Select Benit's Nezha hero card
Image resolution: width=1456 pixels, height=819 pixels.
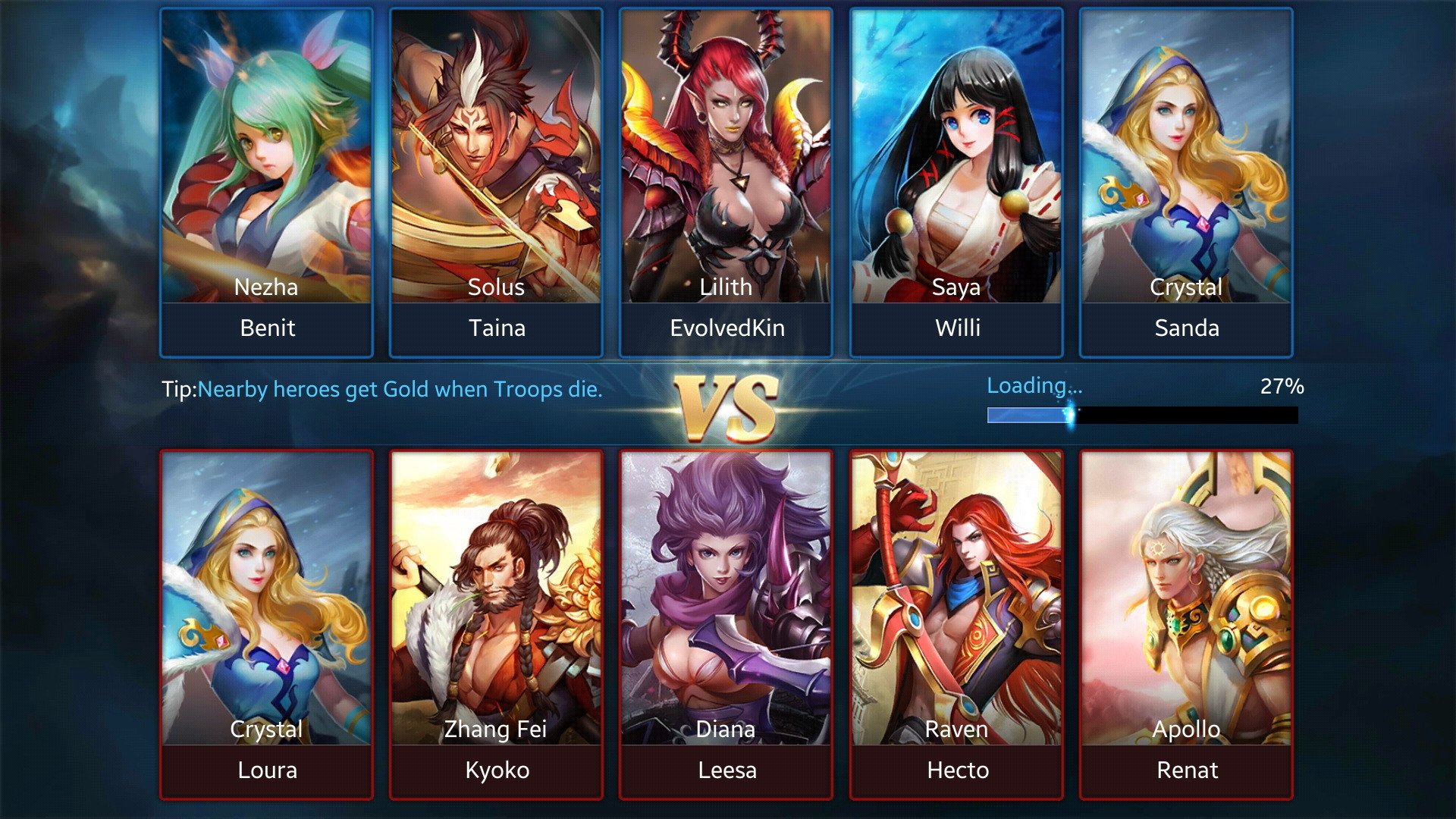[266, 182]
